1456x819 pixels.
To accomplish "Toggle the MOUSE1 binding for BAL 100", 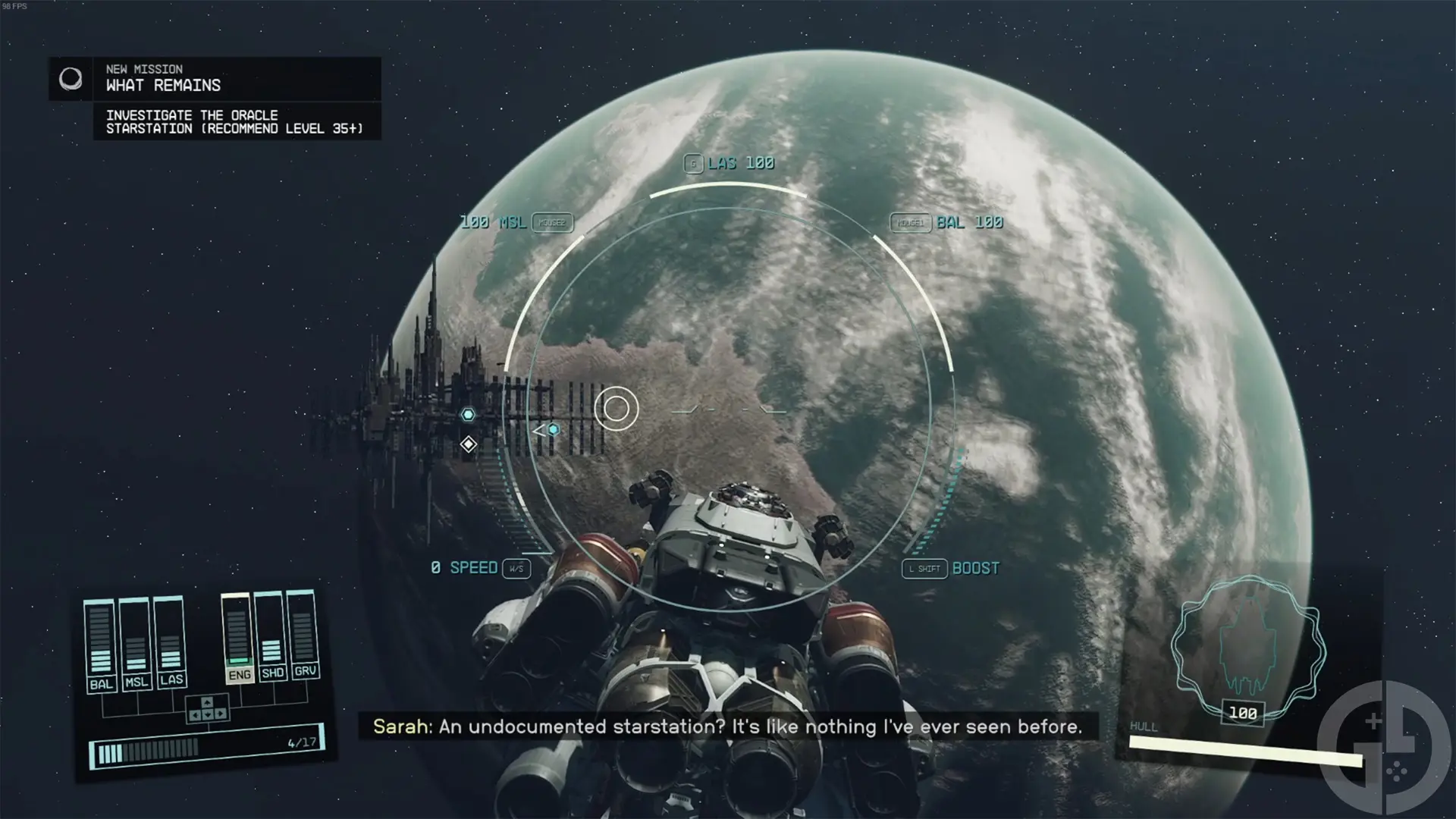I will (x=911, y=223).
